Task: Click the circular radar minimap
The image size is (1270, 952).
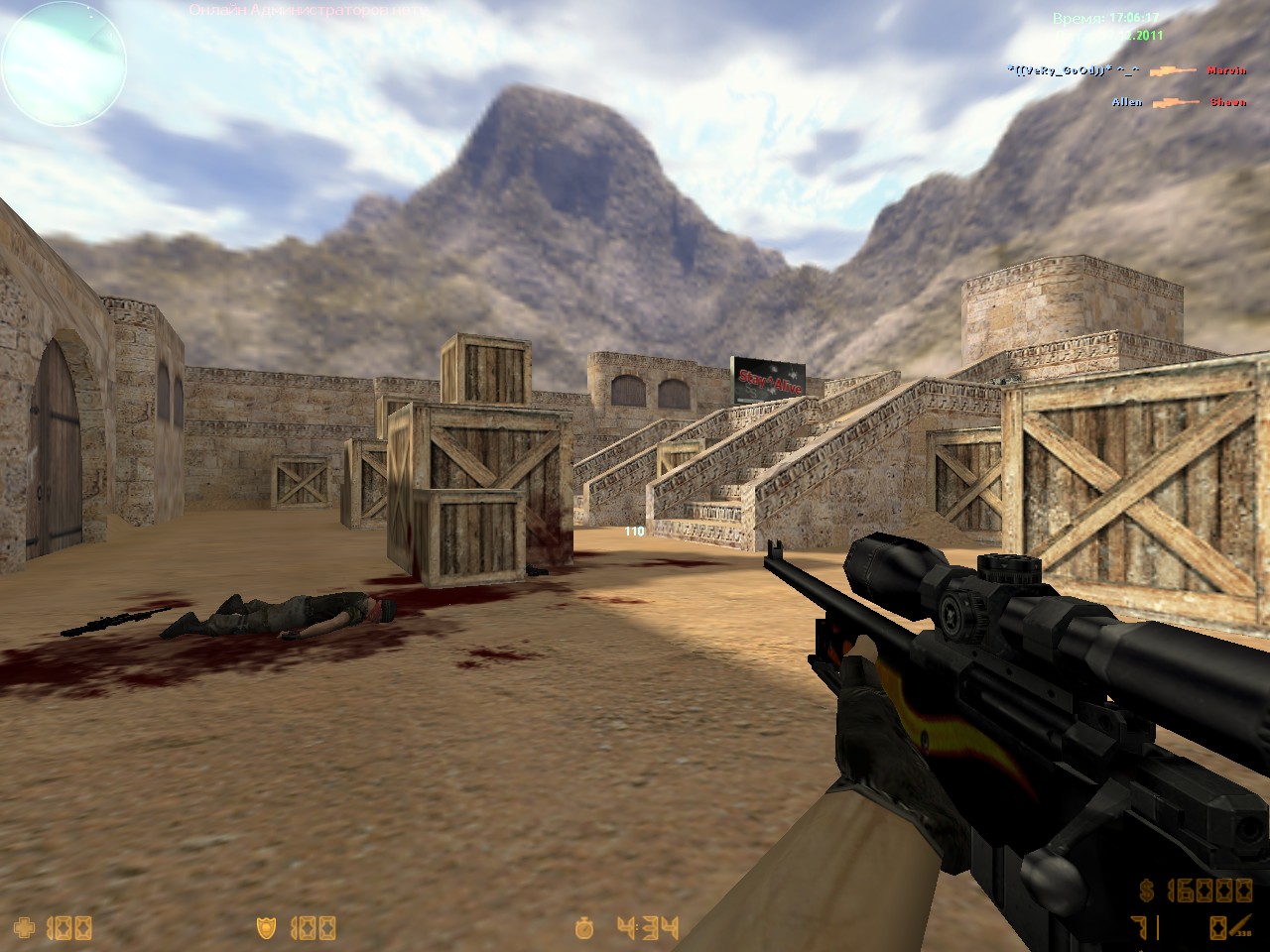Action: tap(64, 63)
